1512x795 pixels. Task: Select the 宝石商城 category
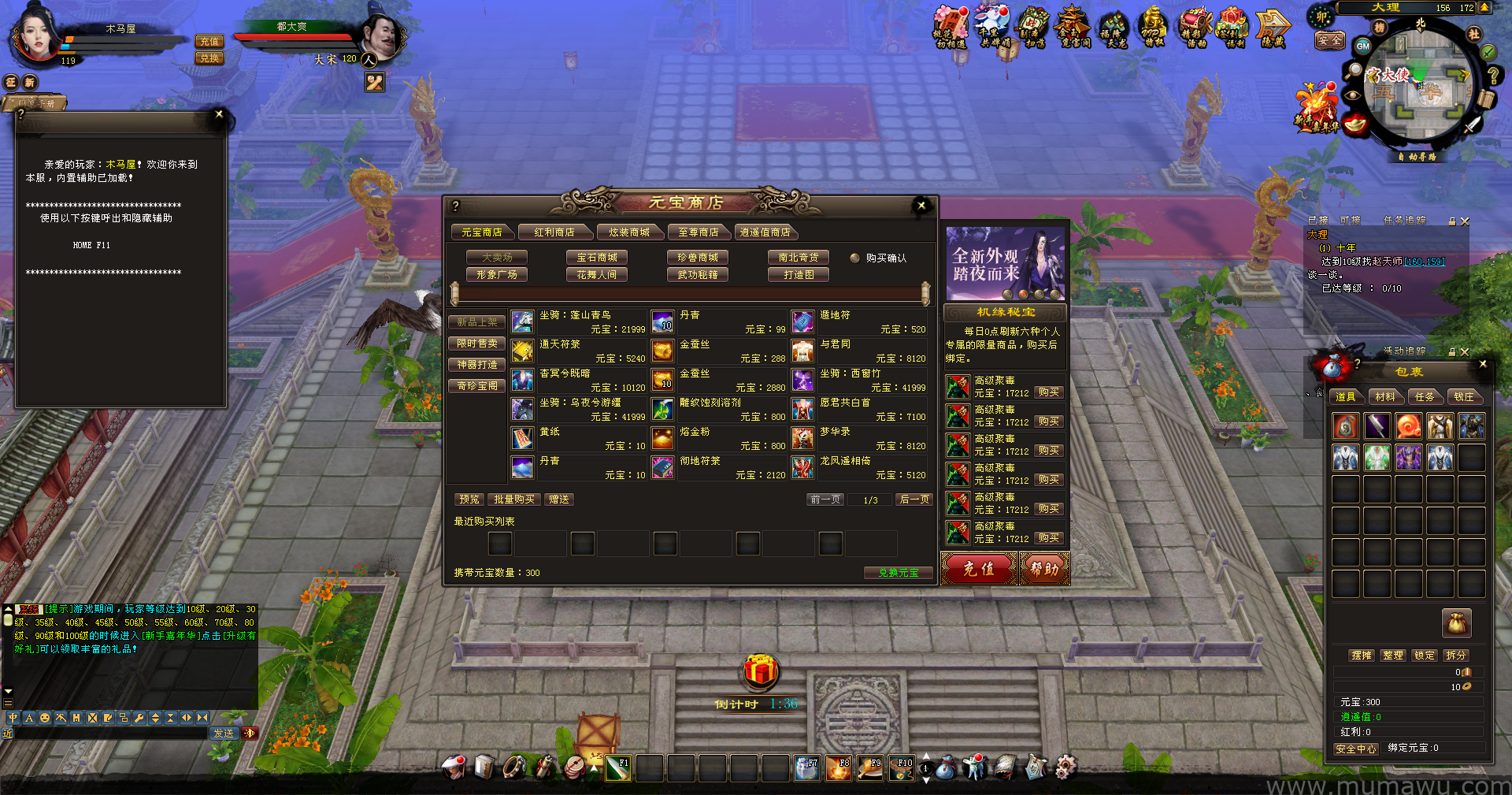point(596,258)
